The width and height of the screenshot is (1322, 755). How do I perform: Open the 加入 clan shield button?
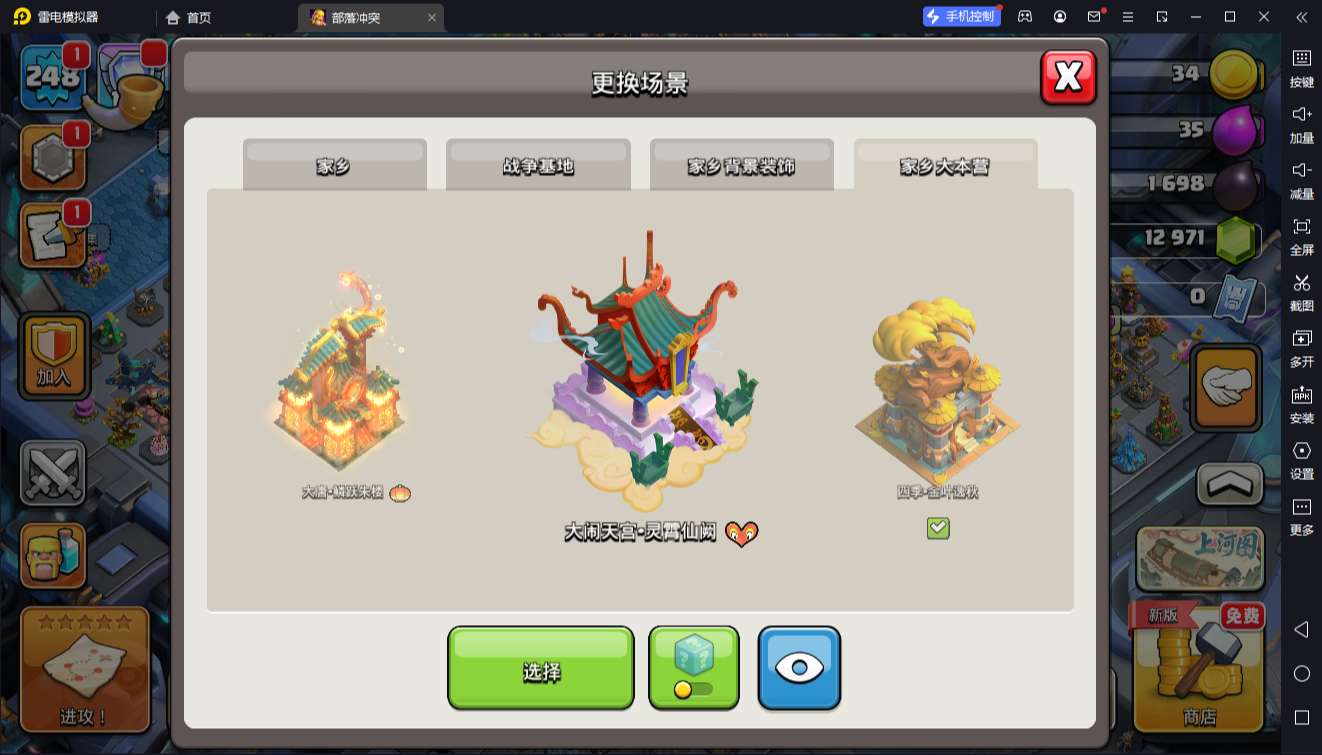pyautogui.click(x=54, y=357)
